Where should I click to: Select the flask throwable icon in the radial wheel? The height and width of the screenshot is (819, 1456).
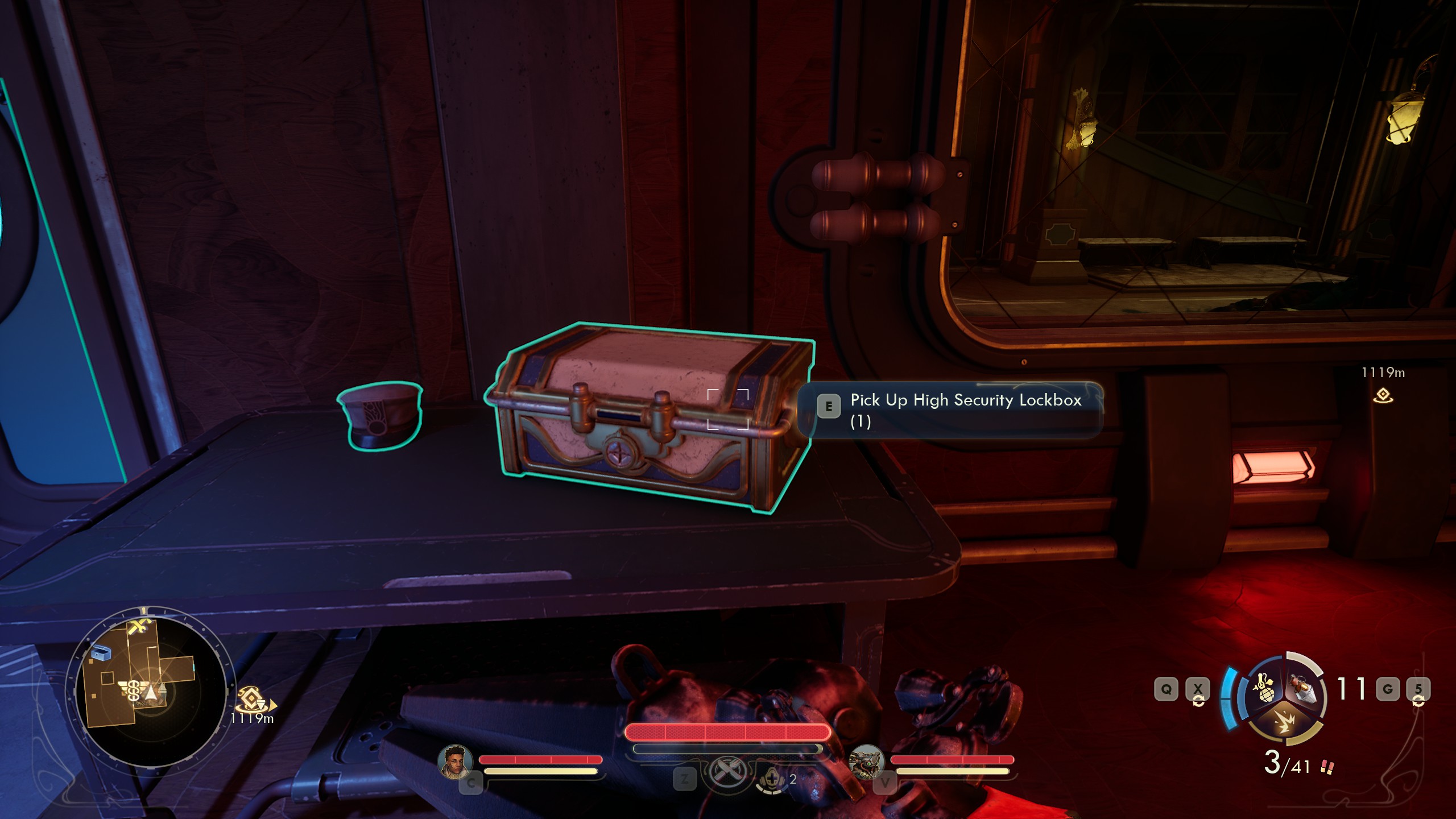tap(1302, 687)
